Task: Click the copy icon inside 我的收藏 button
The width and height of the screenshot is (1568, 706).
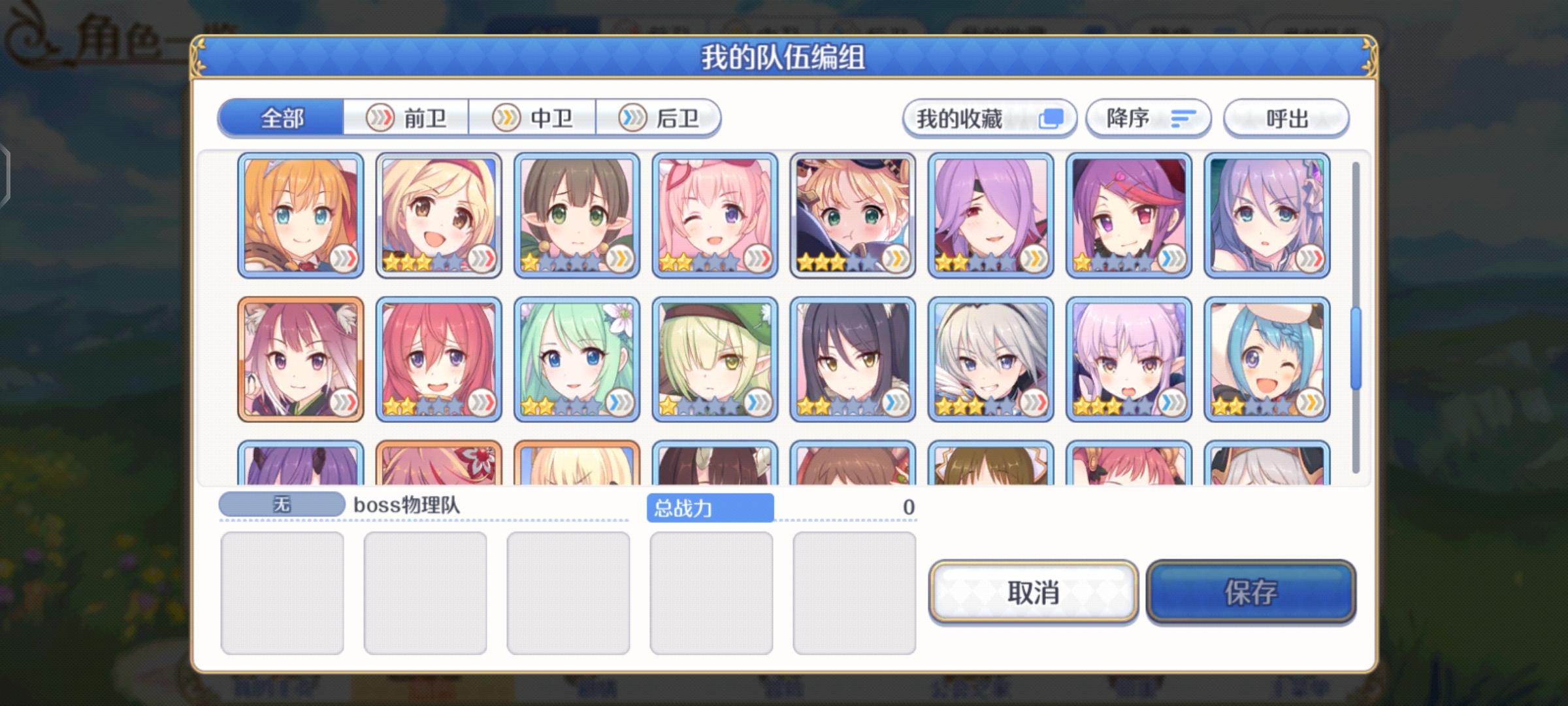Action: [1051, 118]
